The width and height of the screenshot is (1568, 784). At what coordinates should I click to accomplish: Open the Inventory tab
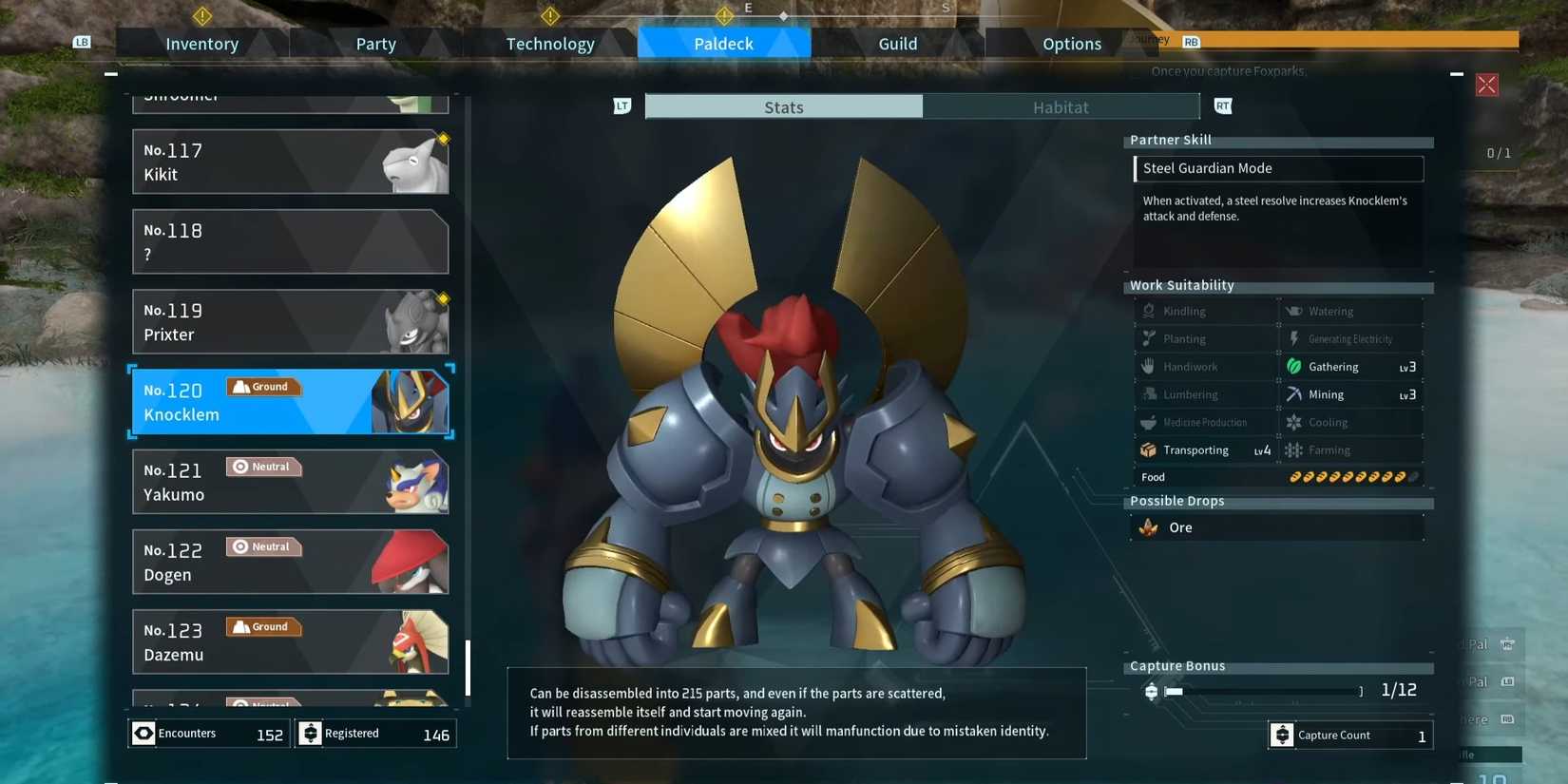coord(201,44)
